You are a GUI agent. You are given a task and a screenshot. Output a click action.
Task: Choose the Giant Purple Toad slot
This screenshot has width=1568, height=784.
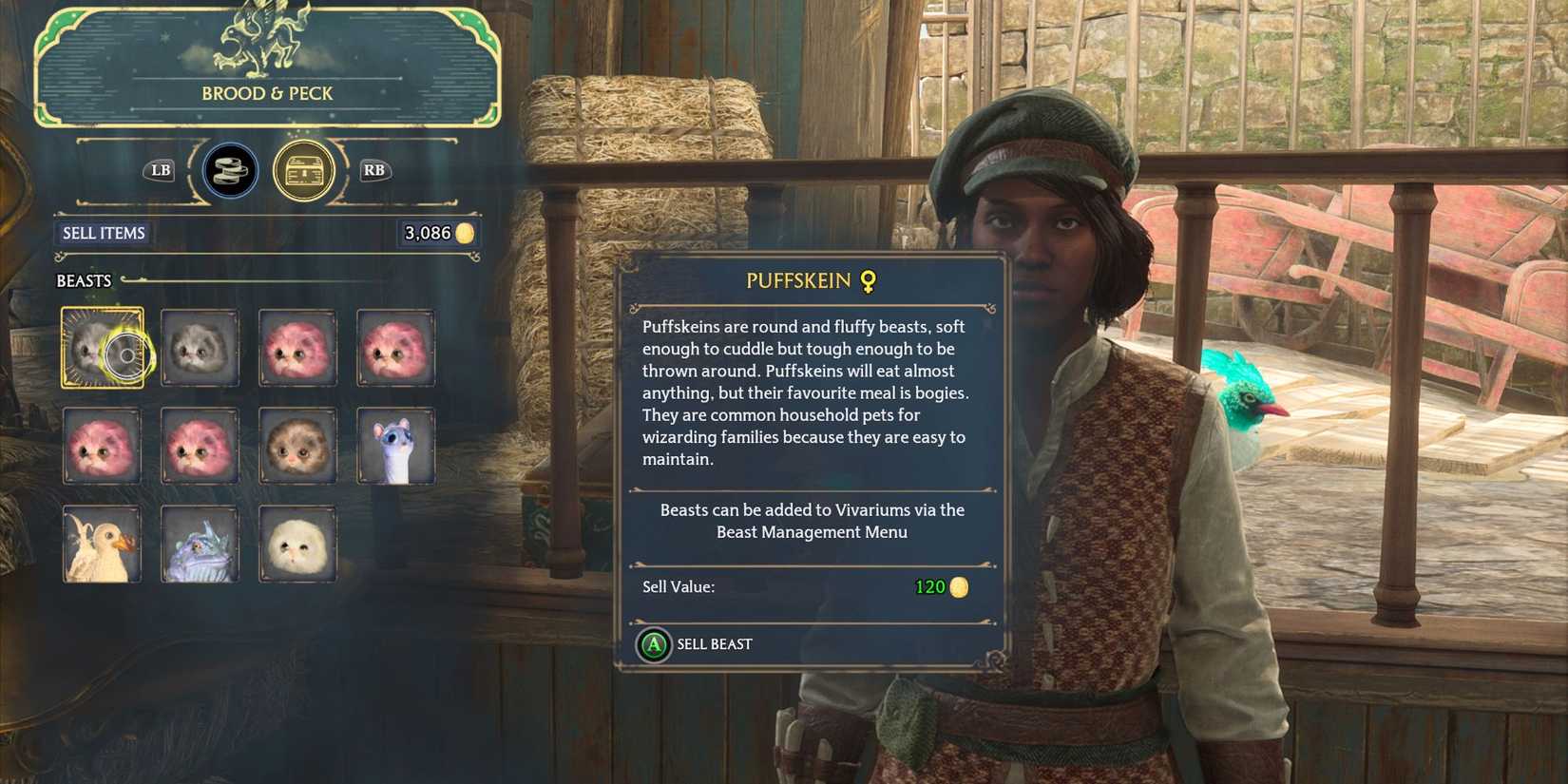point(201,545)
